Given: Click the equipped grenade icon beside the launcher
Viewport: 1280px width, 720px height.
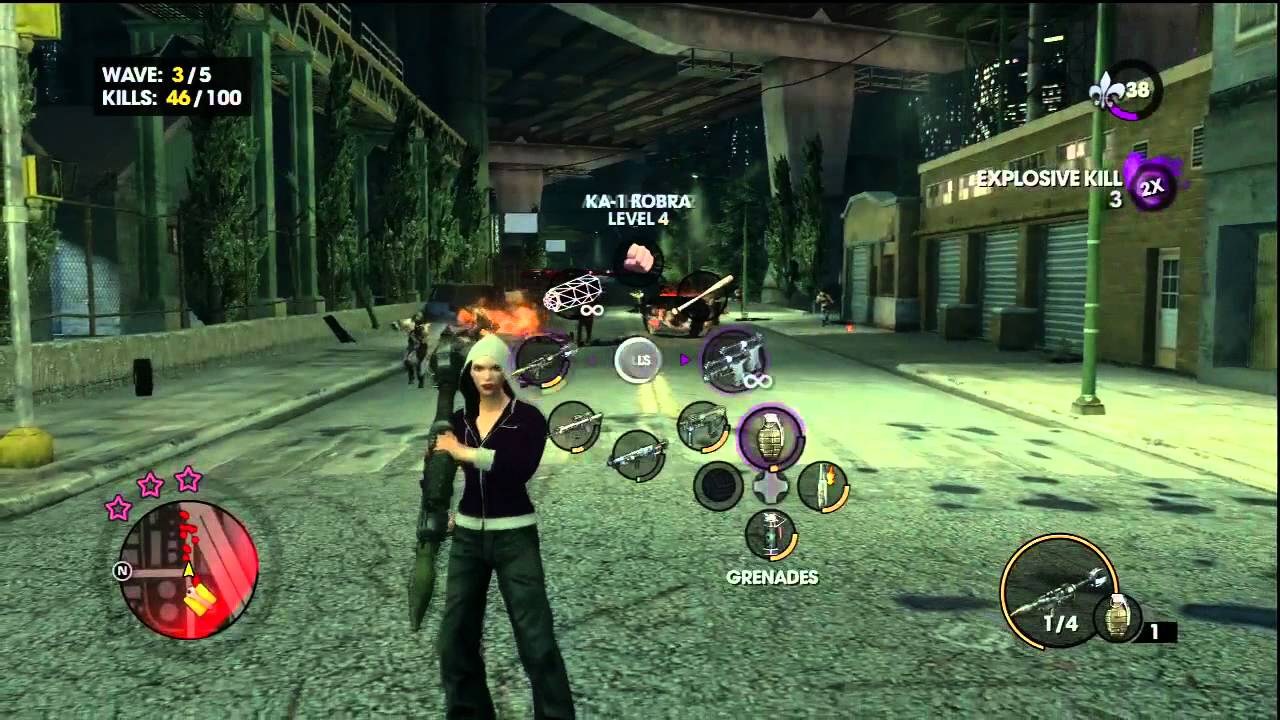Looking at the screenshot, I should [1116, 617].
